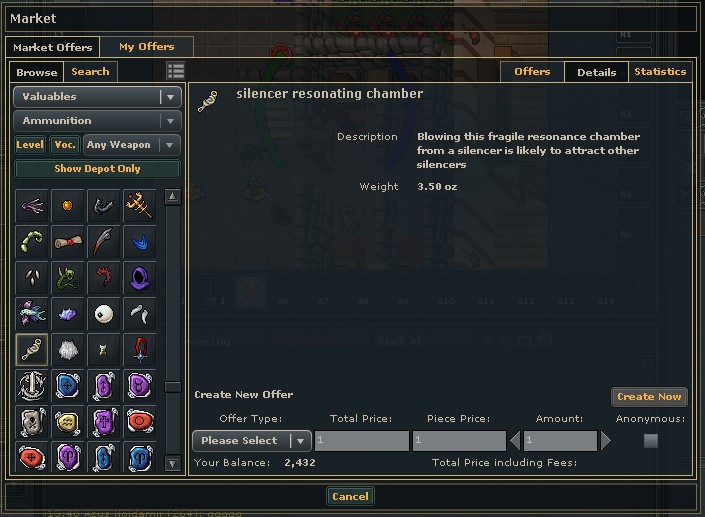
Task: Toggle the Voc. filter button
Action: point(65,145)
